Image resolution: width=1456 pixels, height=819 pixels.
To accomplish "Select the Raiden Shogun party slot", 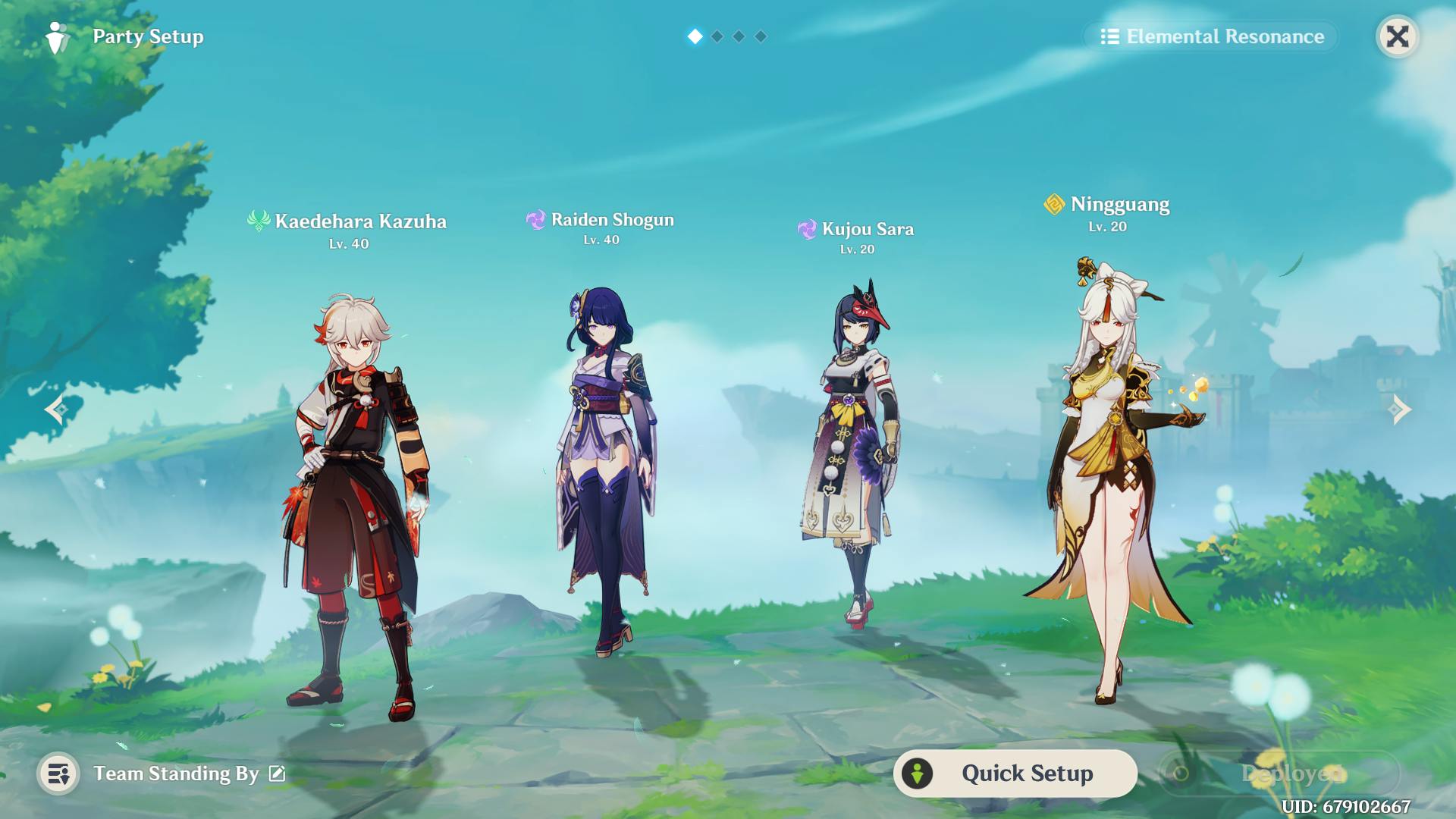I will 605,470.
